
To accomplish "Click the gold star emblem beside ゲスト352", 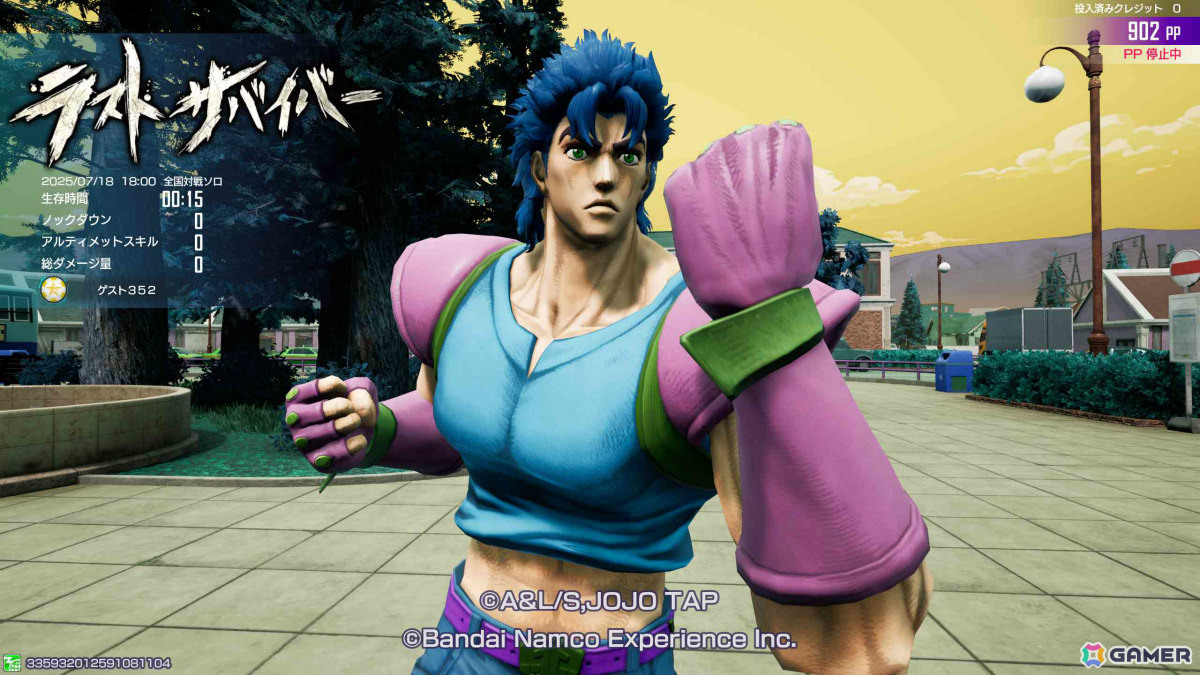I will [52, 290].
